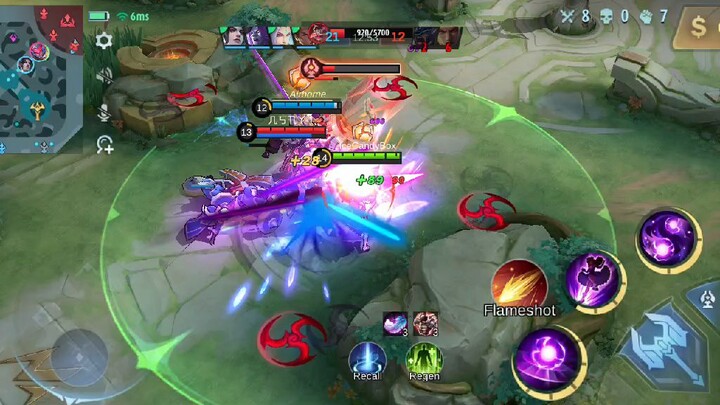Activate the purple glowing orb skill
Image resolution: width=720 pixels, height=405 pixels.
point(549,362)
